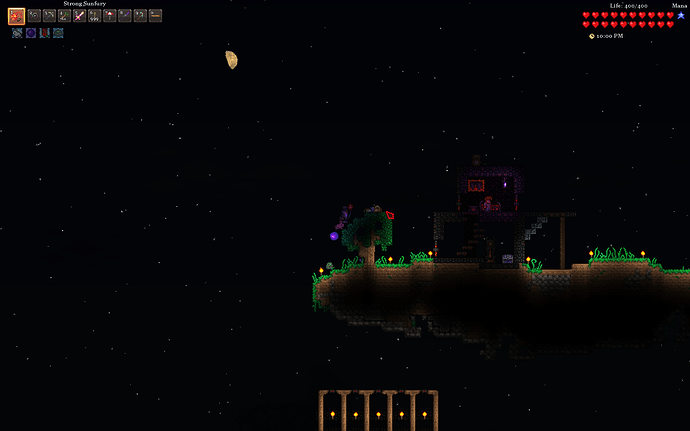
Task: Select the Sunfury flail hotbar slot
Action: 17,16
